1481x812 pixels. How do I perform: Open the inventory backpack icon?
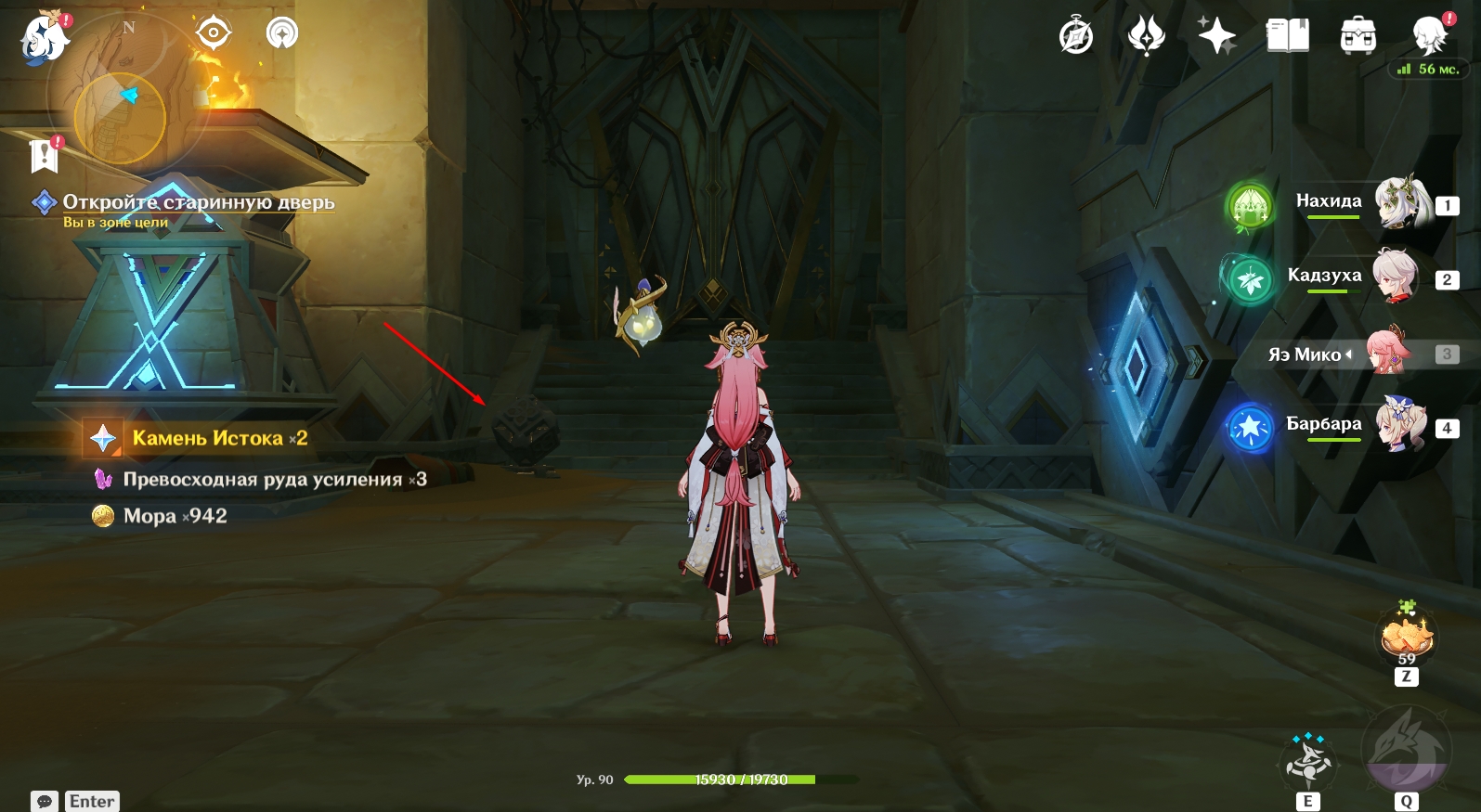[x=1358, y=37]
